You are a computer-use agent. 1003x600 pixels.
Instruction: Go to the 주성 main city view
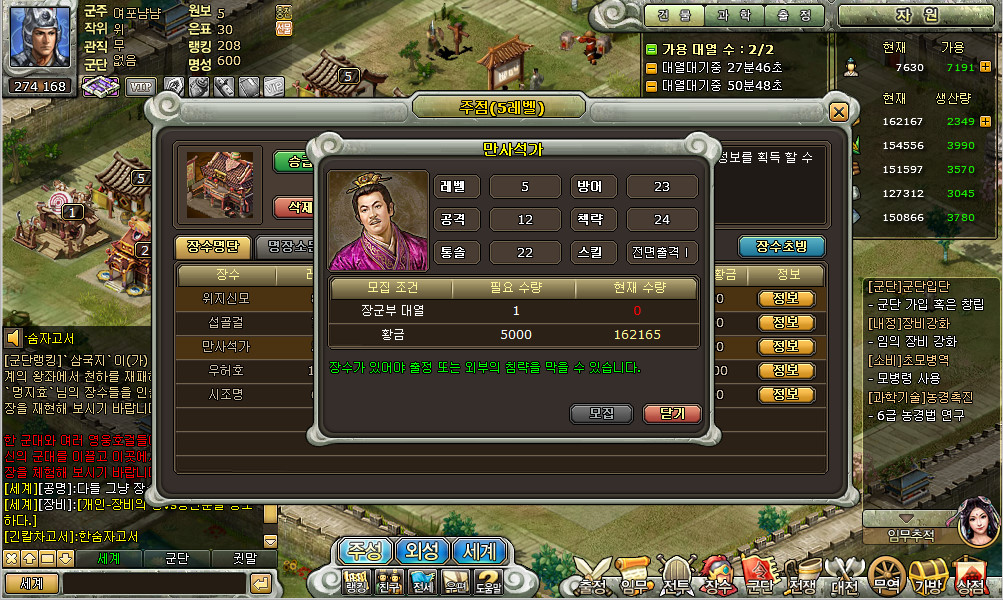point(363,551)
